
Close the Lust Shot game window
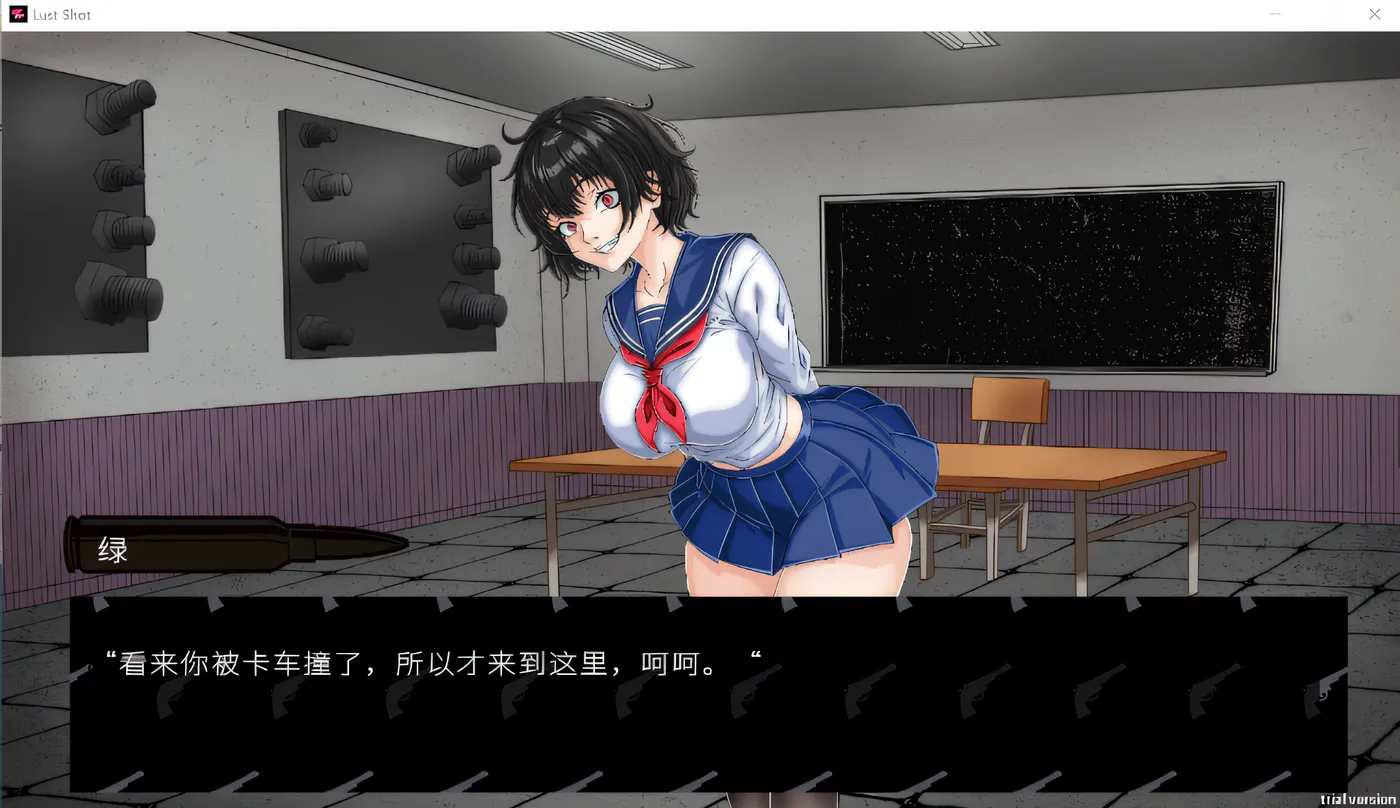click(x=1375, y=14)
